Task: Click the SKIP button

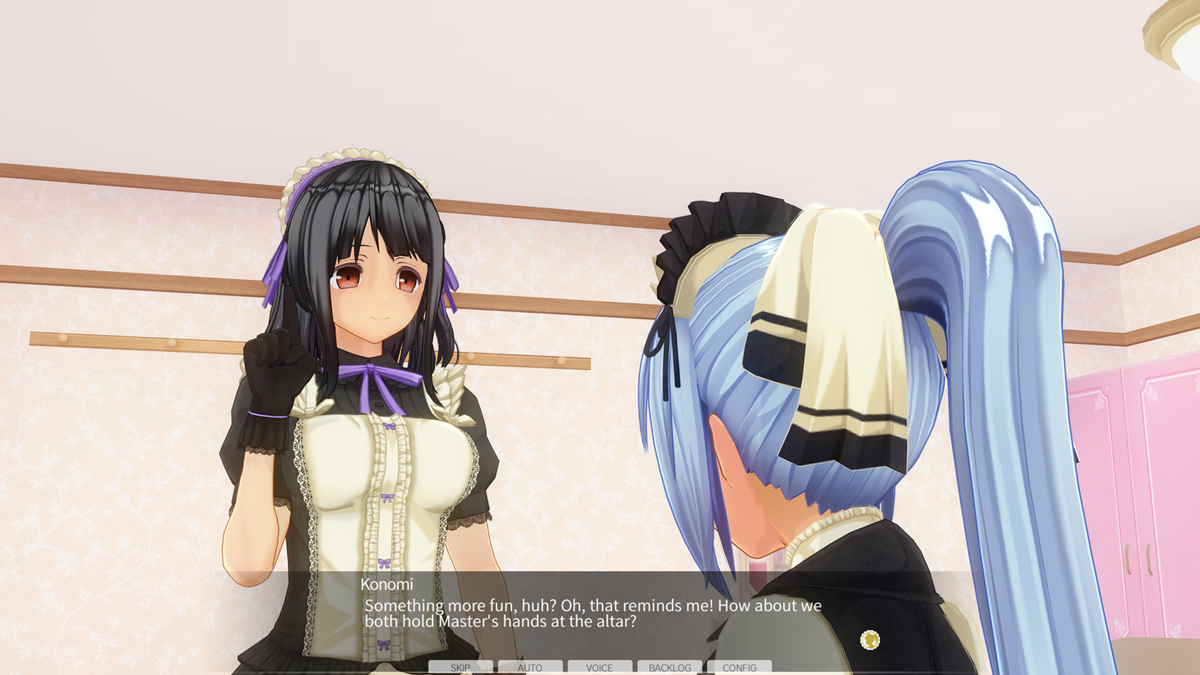Action: click(x=460, y=667)
